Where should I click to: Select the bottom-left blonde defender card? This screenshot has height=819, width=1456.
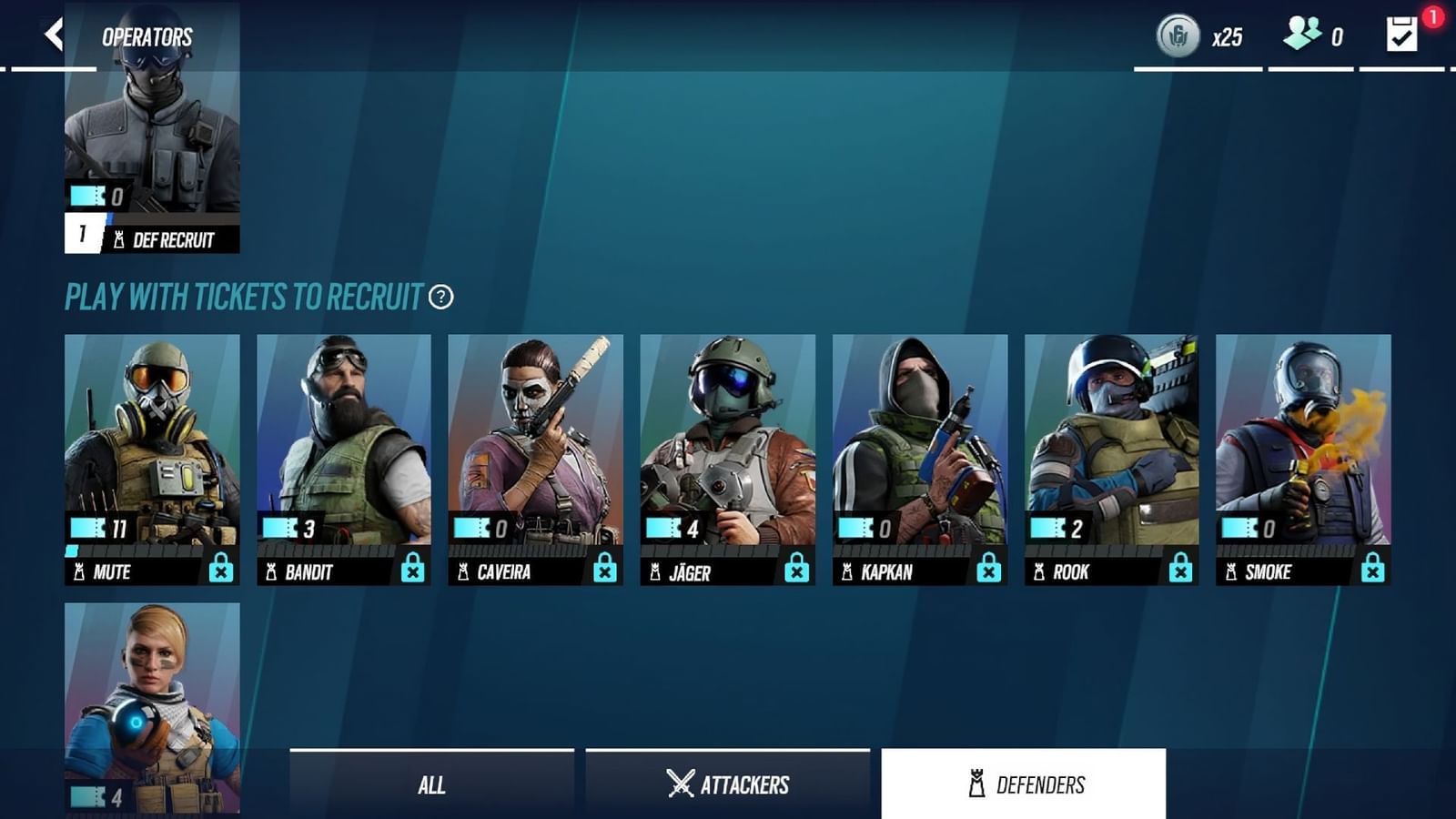pos(151,710)
